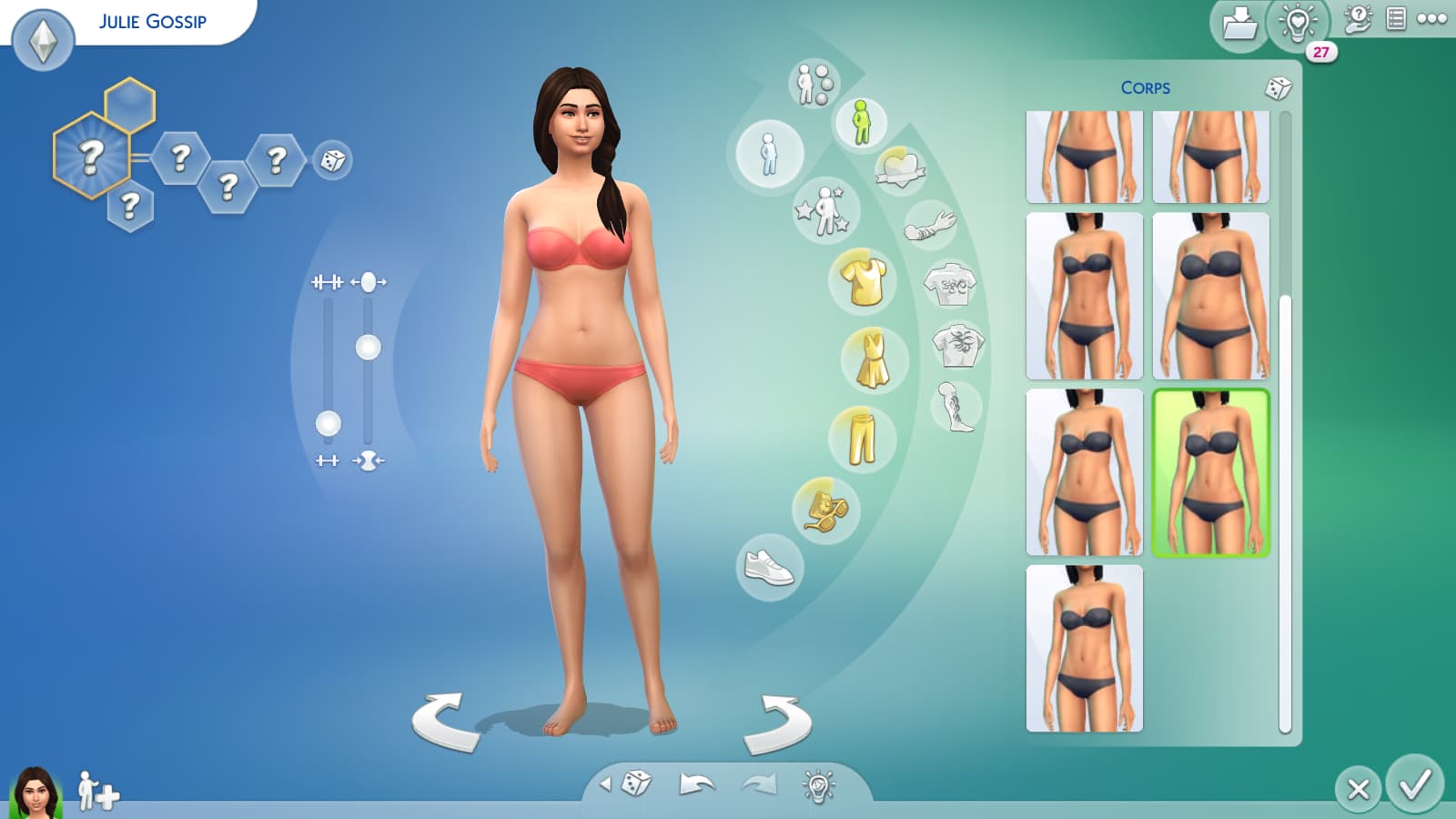Open the large aspiration hexagon
This screenshot has width=1456, height=819.
[90, 157]
